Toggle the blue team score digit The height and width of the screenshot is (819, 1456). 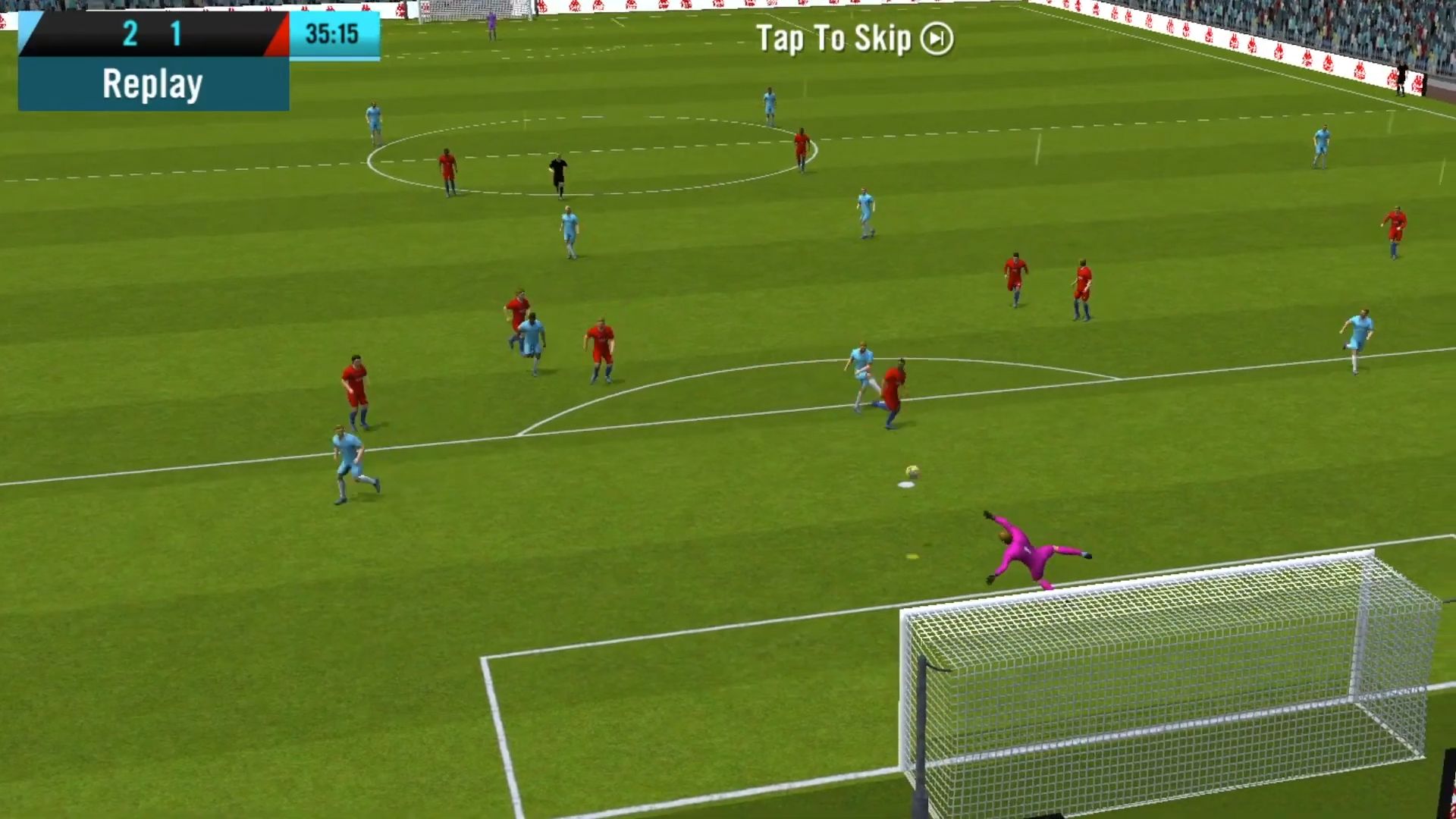click(129, 33)
